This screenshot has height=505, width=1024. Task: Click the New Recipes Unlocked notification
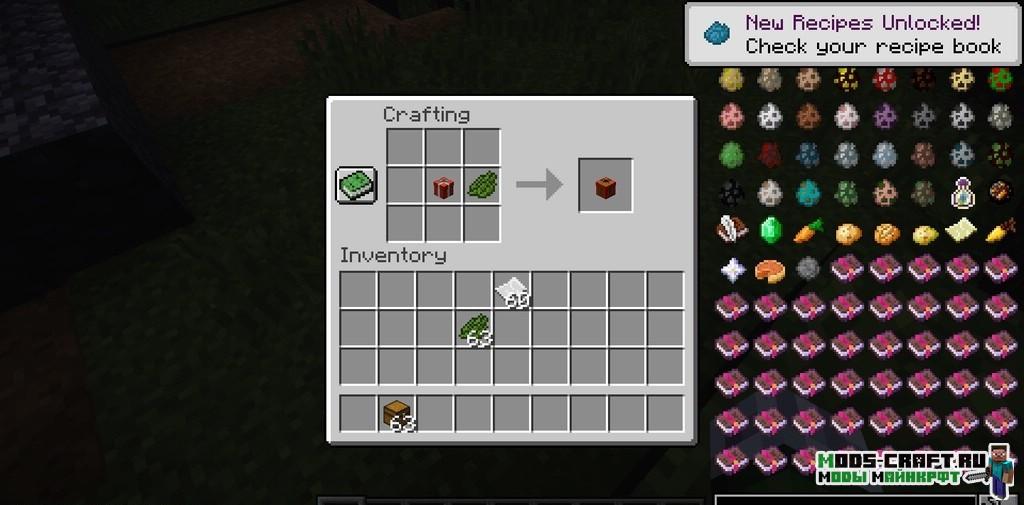click(855, 34)
